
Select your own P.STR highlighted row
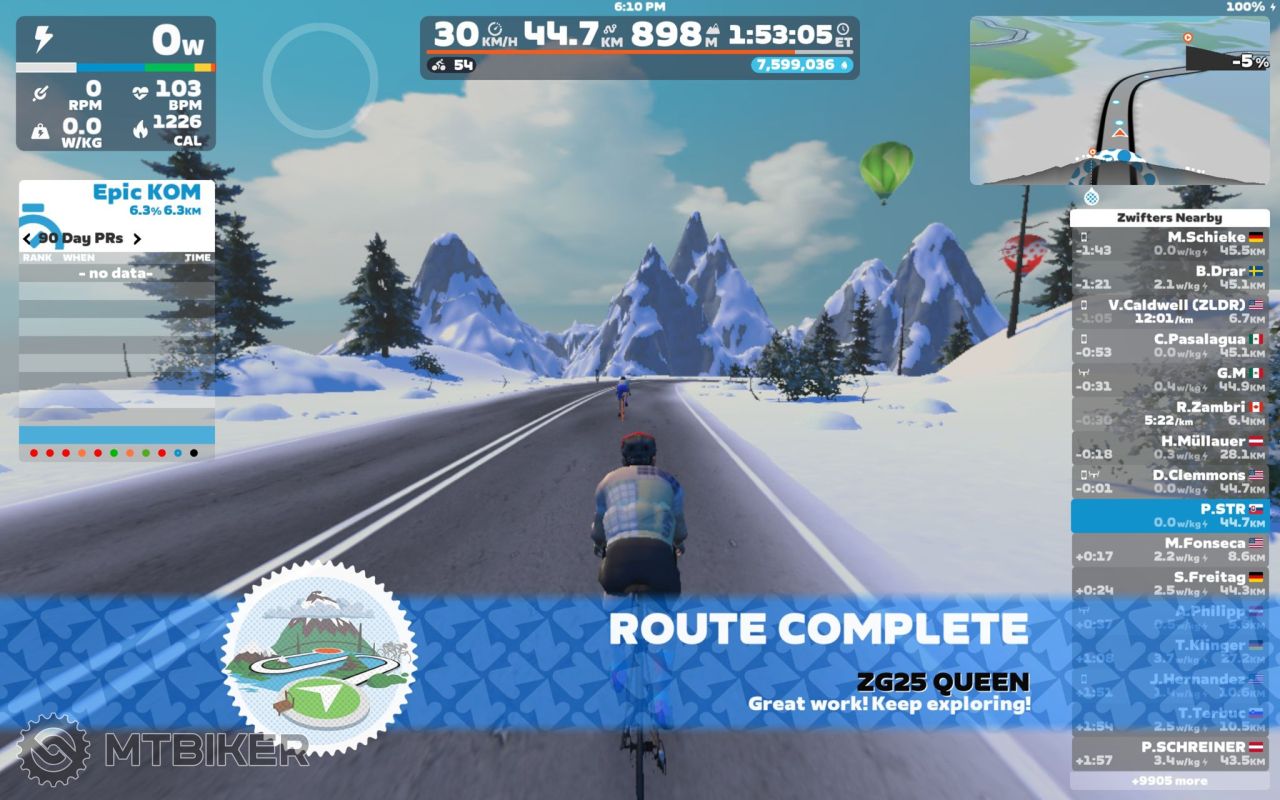[1170, 515]
